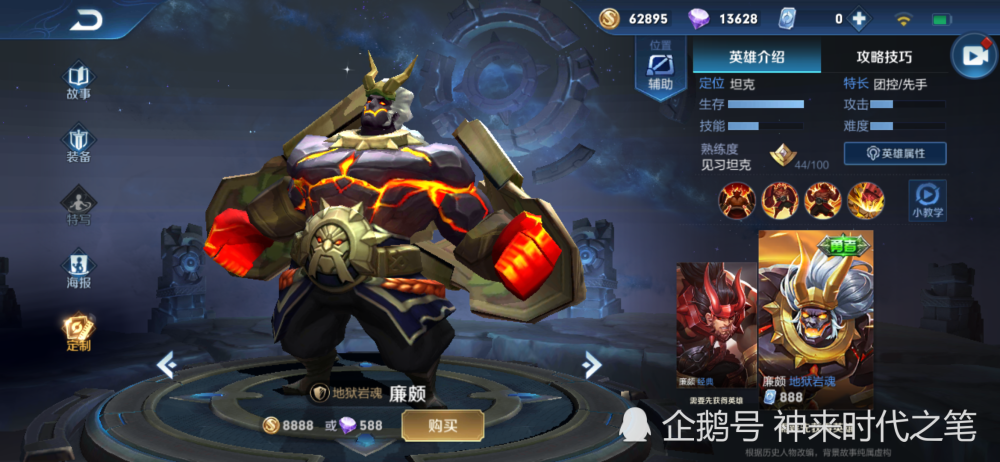
Task: Switch to the 攻略技巧 tab
Action: (884, 57)
